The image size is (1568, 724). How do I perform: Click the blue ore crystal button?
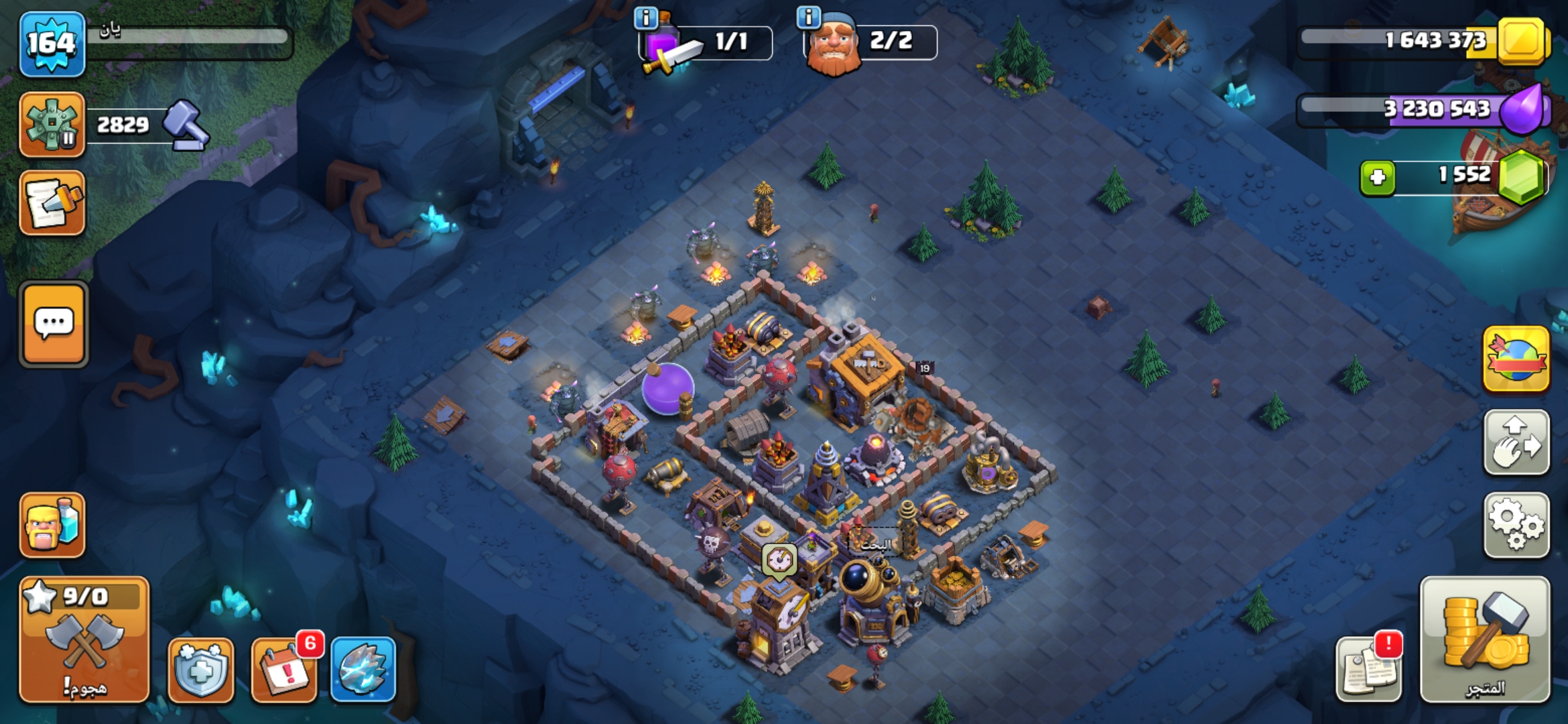click(363, 670)
